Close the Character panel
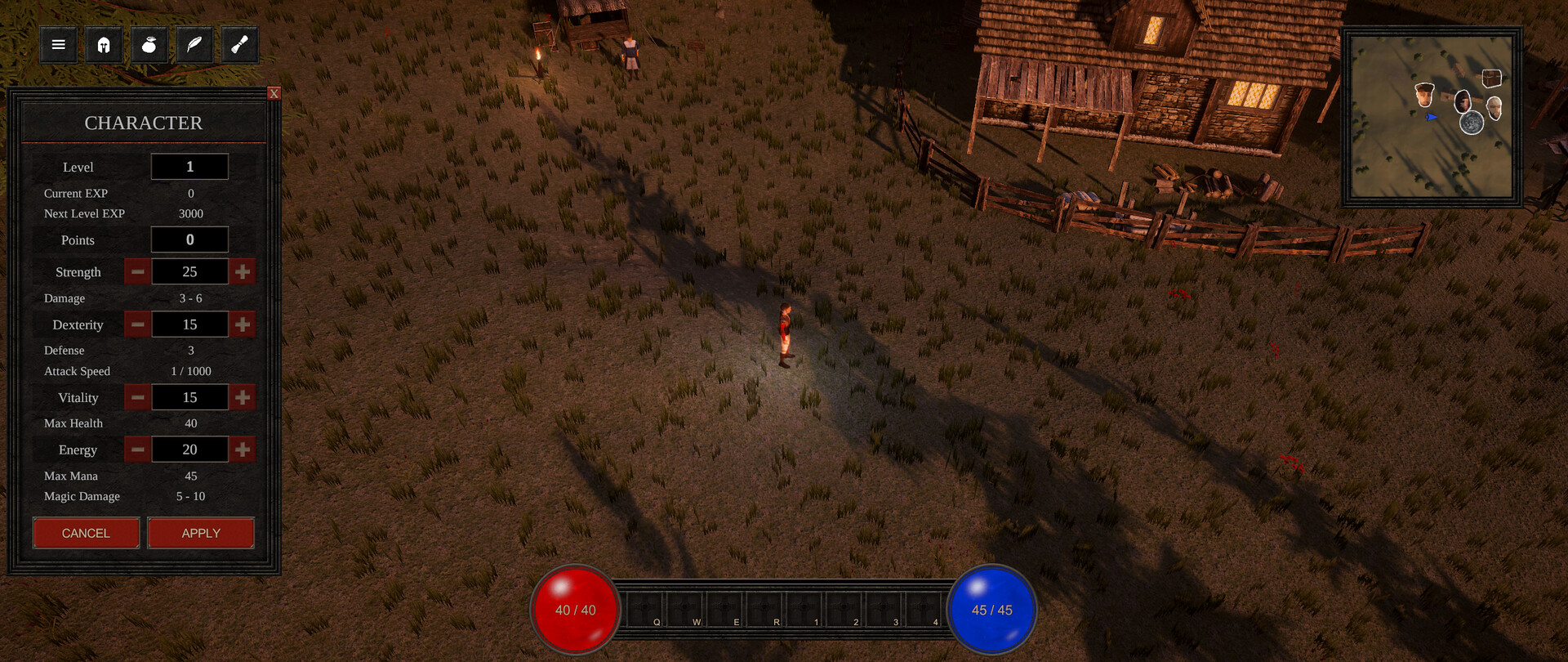This screenshot has width=1568, height=662. click(x=274, y=93)
